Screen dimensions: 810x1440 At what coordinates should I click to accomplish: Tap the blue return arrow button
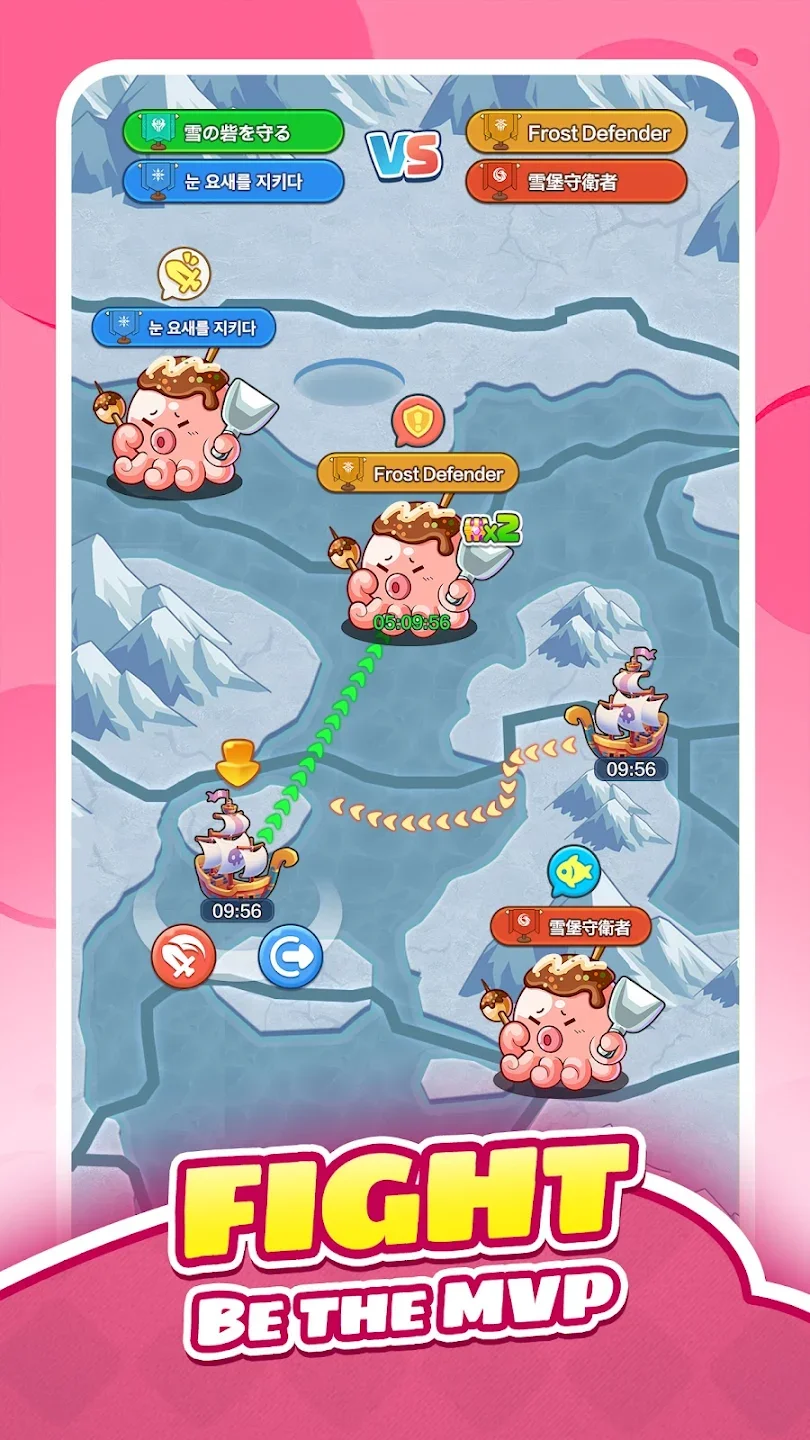coord(291,956)
